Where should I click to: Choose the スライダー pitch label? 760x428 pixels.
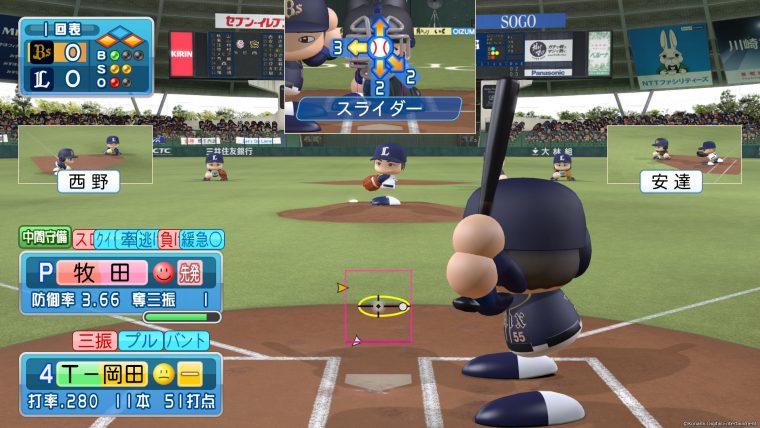(x=379, y=105)
